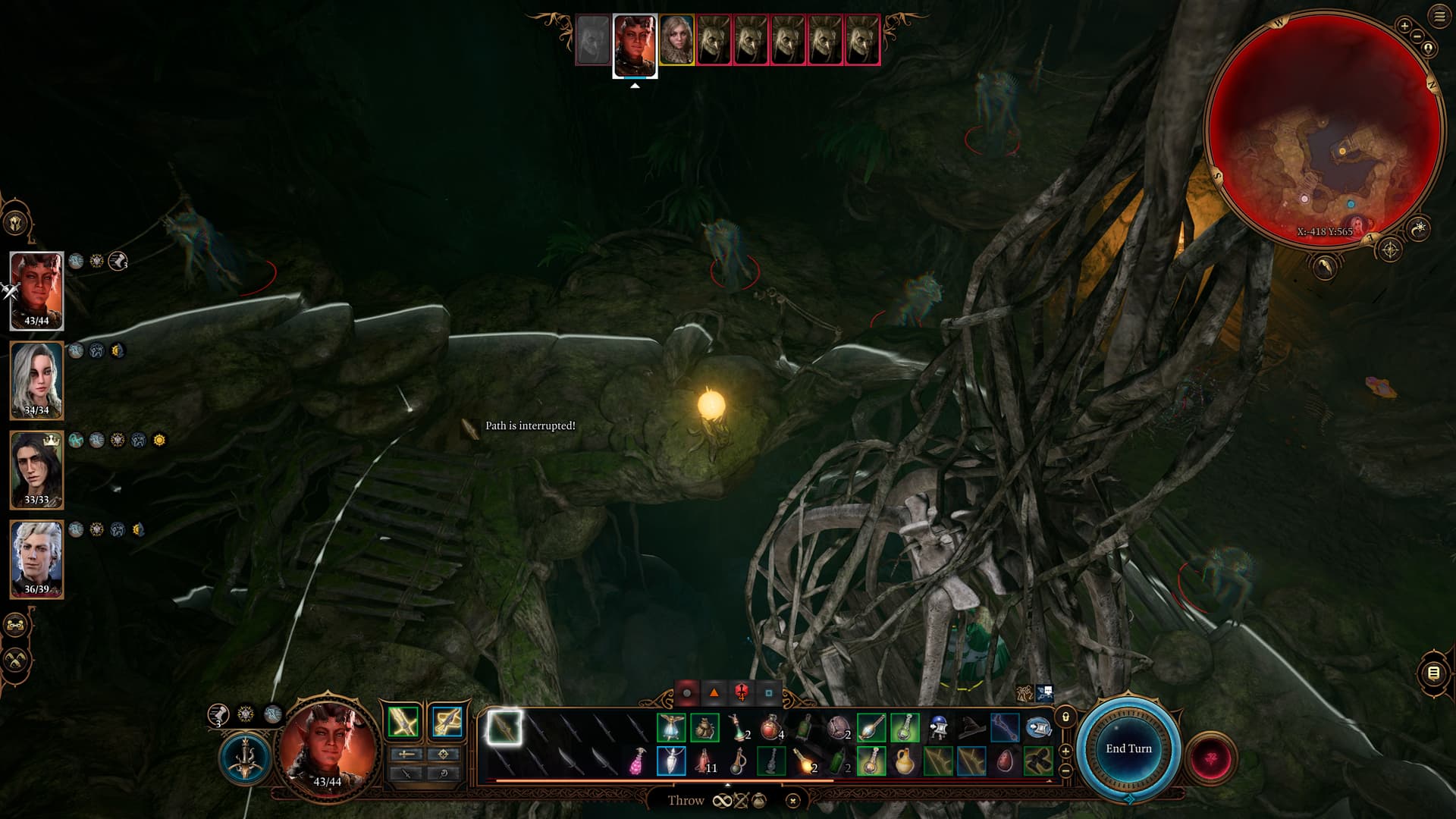Screen dimensions: 1456x819
Task: Select the red healing potion with count 4
Action: coord(770,728)
